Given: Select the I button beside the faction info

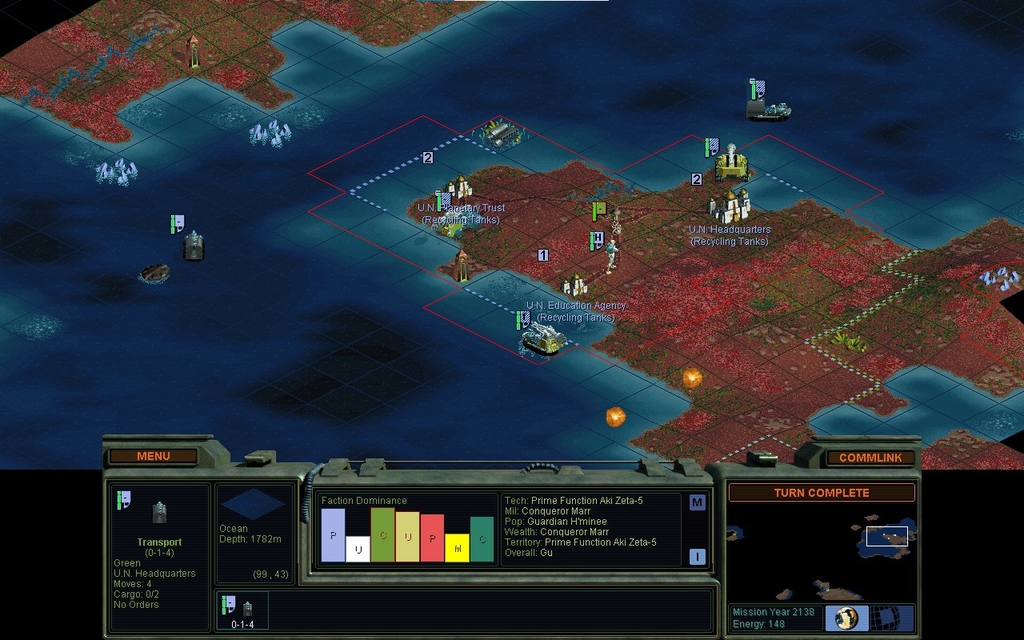Looking at the screenshot, I should pyautogui.click(x=697, y=557).
